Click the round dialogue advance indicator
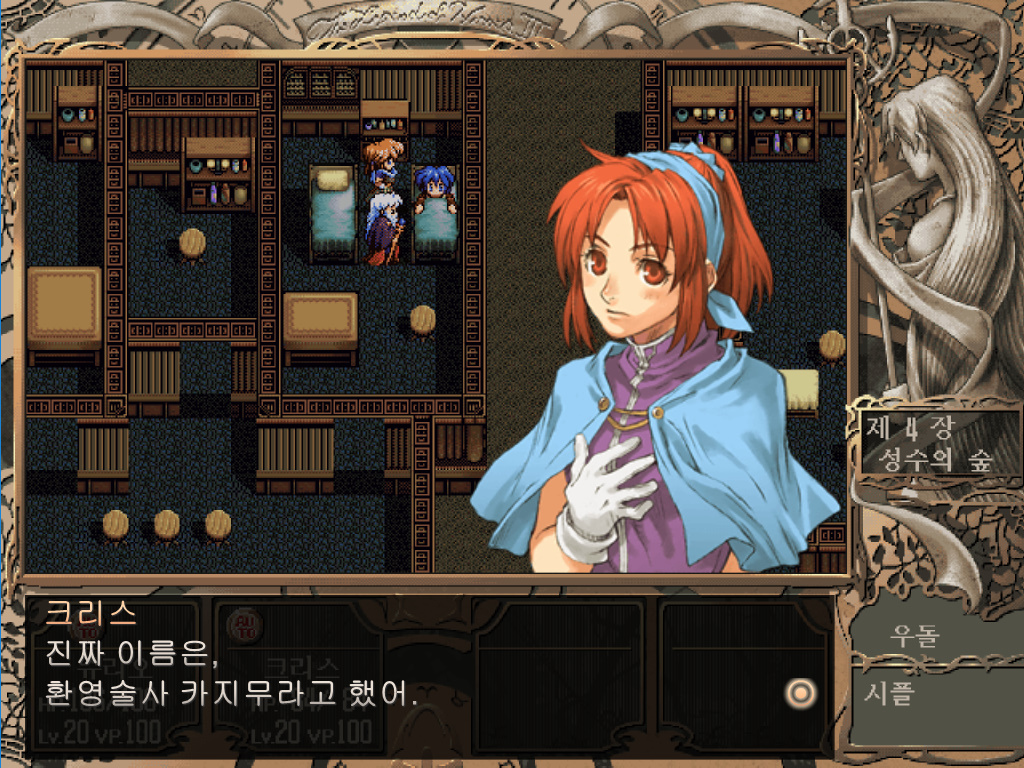The image size is (1024, 768). (x=799, y=692)
